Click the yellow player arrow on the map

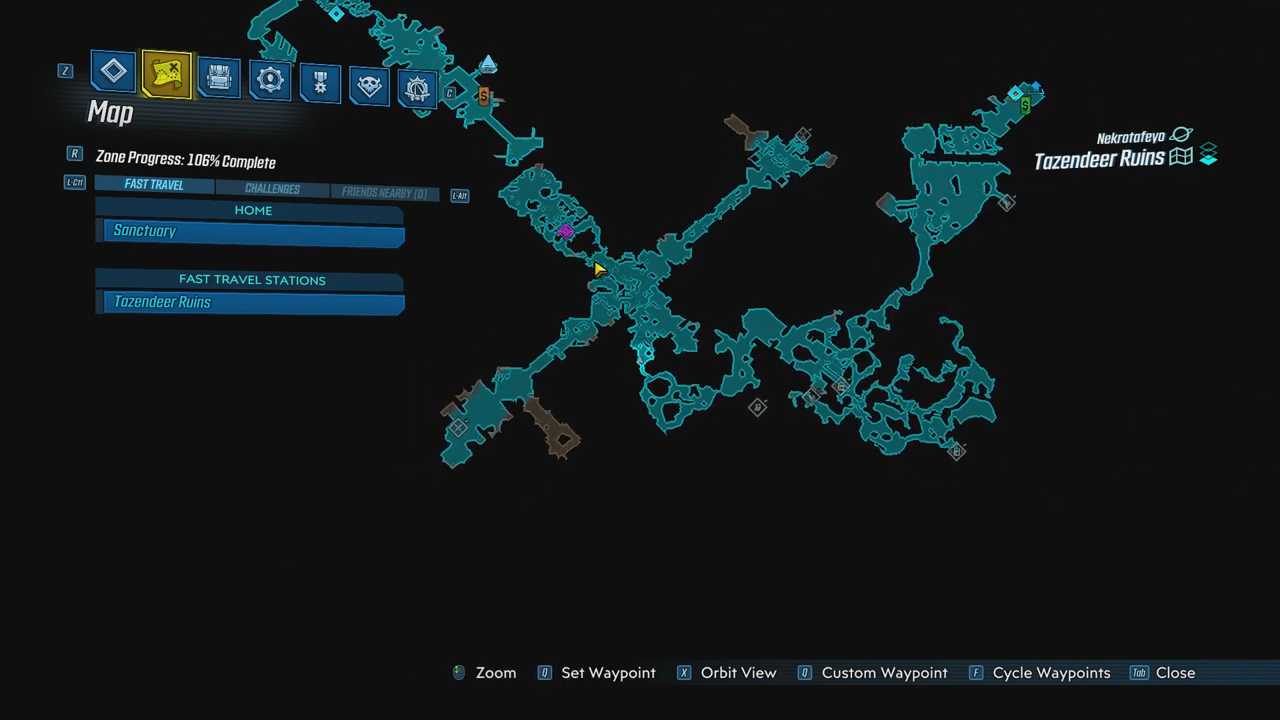click(x=598, y=269)
